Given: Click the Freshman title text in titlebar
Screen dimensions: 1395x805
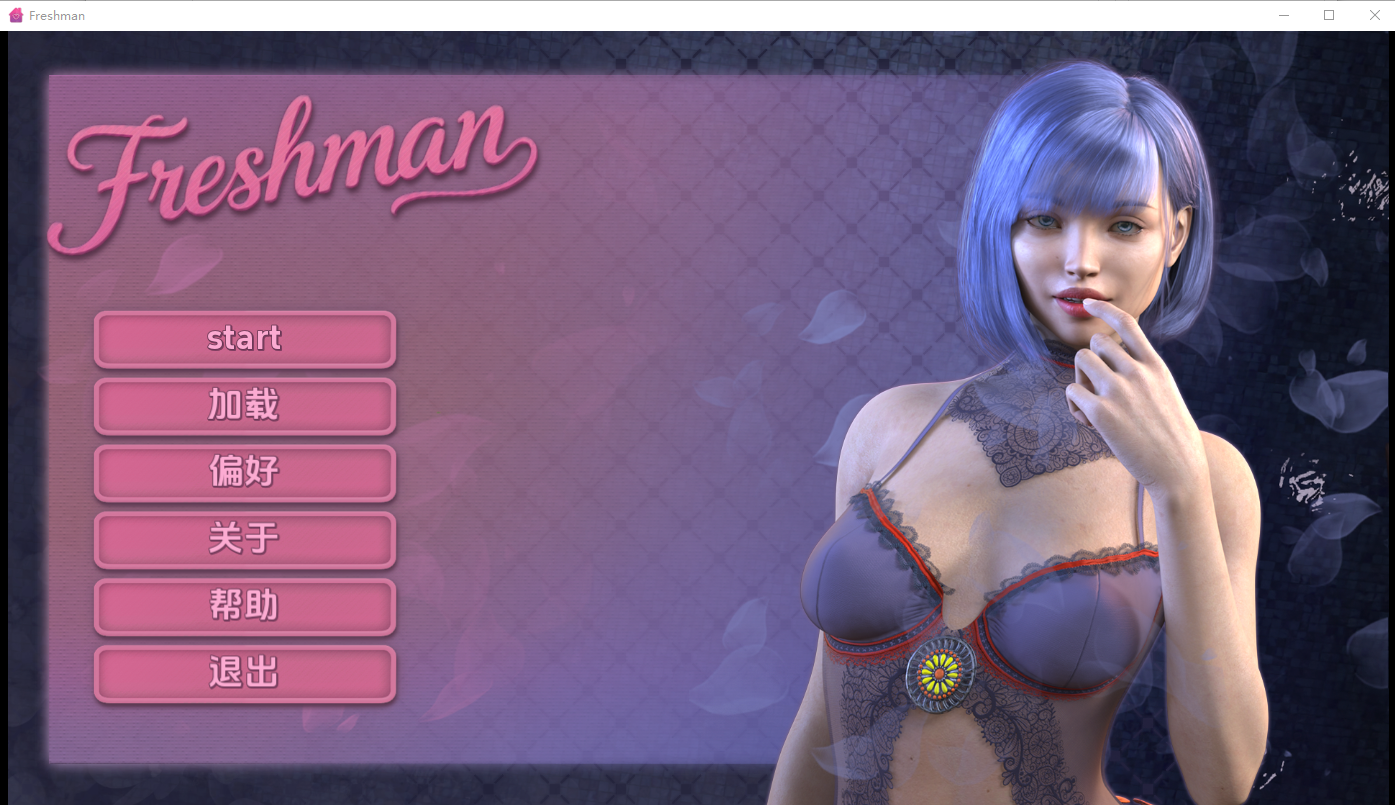Looking at the screenshot, I should pos(57,15).
